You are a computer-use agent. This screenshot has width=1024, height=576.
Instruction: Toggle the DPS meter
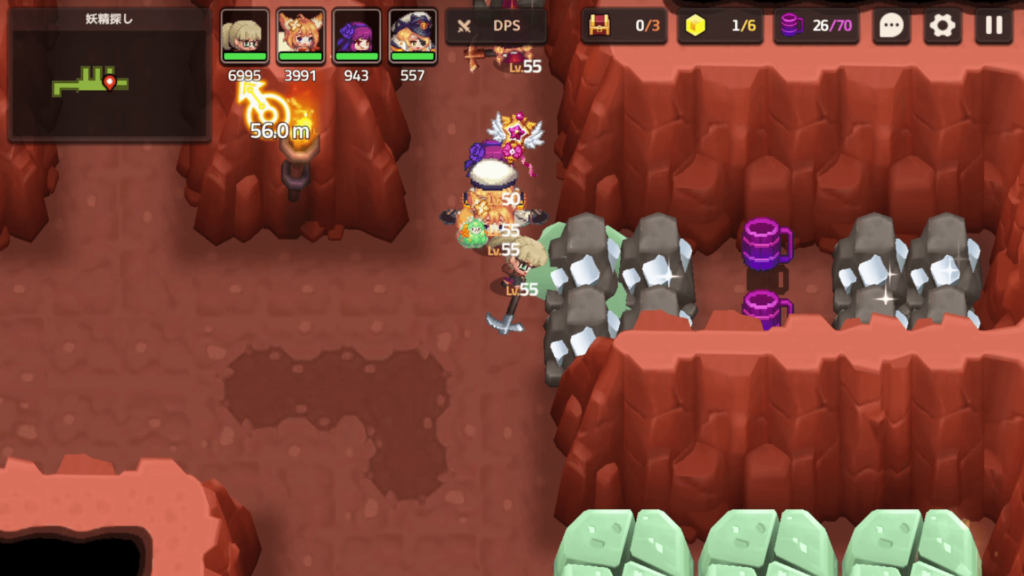coord(496,26)
